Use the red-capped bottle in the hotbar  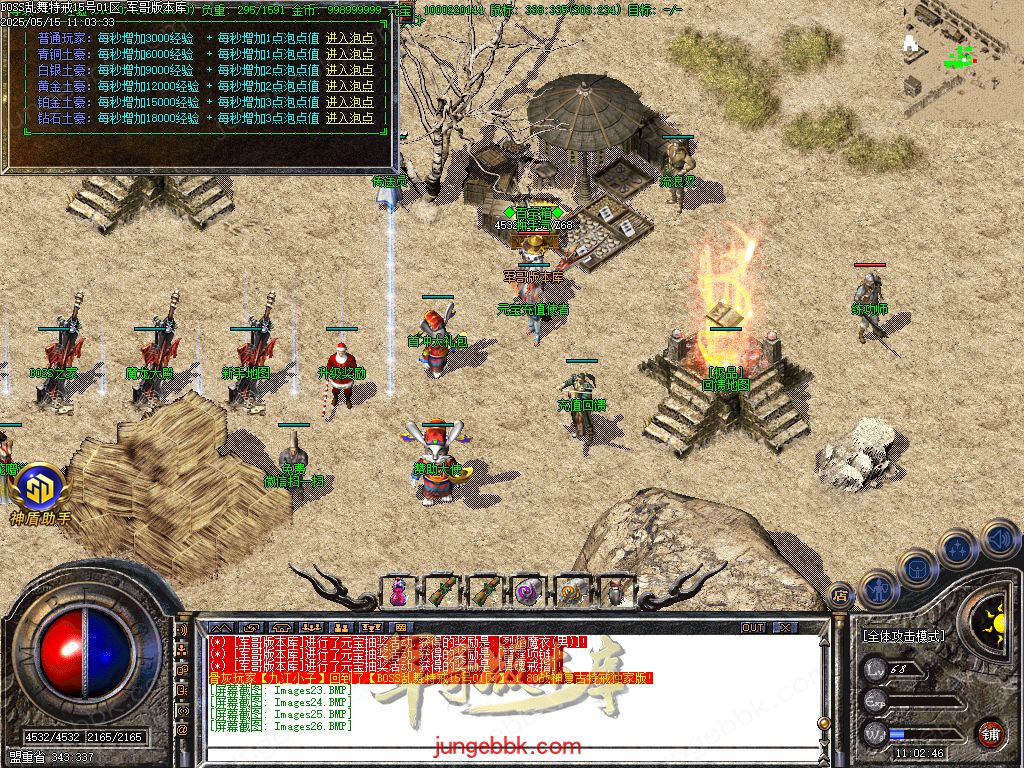(x=615, y=591)
